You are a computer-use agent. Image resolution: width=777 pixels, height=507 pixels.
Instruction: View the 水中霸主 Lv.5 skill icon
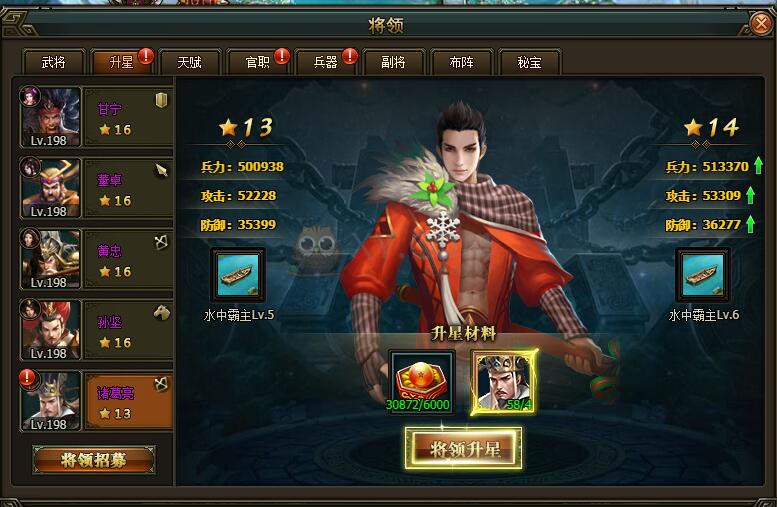tap(238, 275)
